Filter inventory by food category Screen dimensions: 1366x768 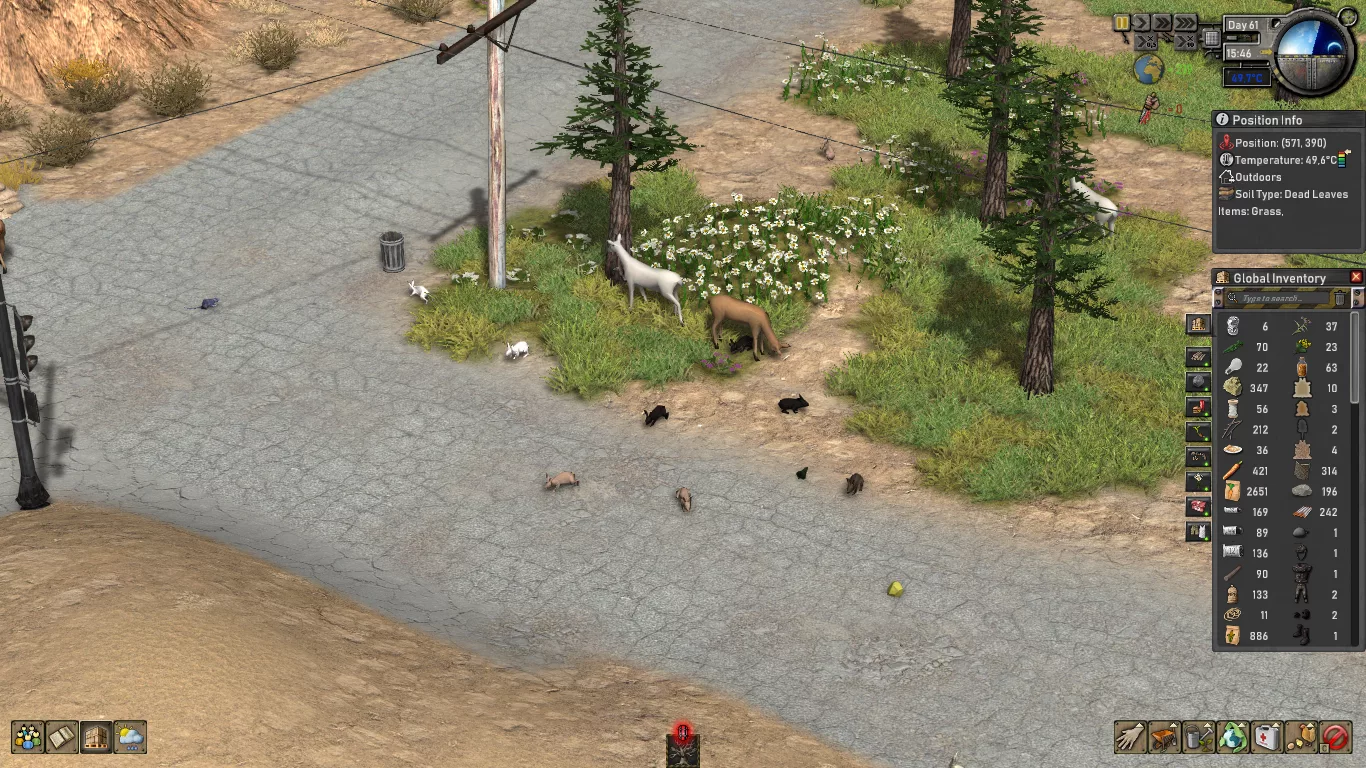[1198, 407]
